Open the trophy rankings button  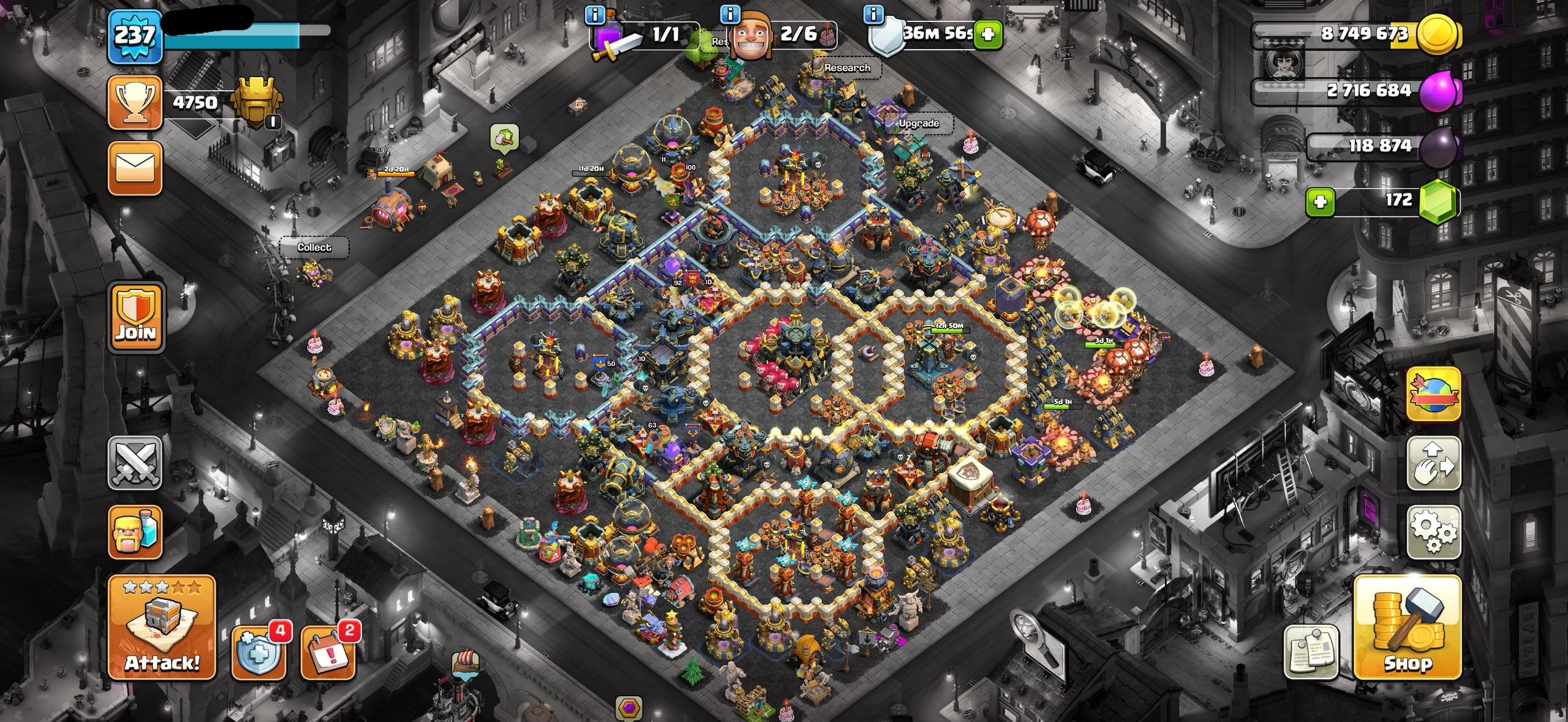[x=135, y=102]
